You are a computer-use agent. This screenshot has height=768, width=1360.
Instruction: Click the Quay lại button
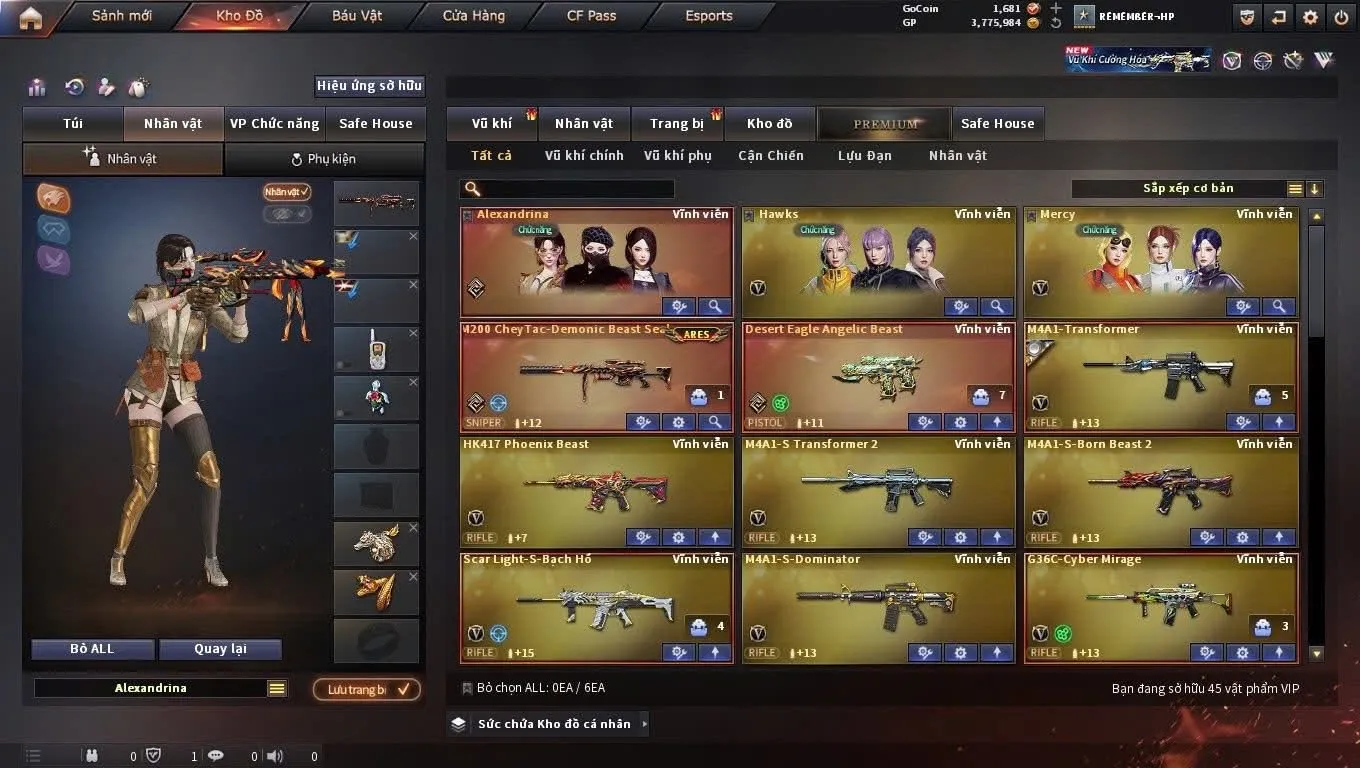(x=220, y=649)
